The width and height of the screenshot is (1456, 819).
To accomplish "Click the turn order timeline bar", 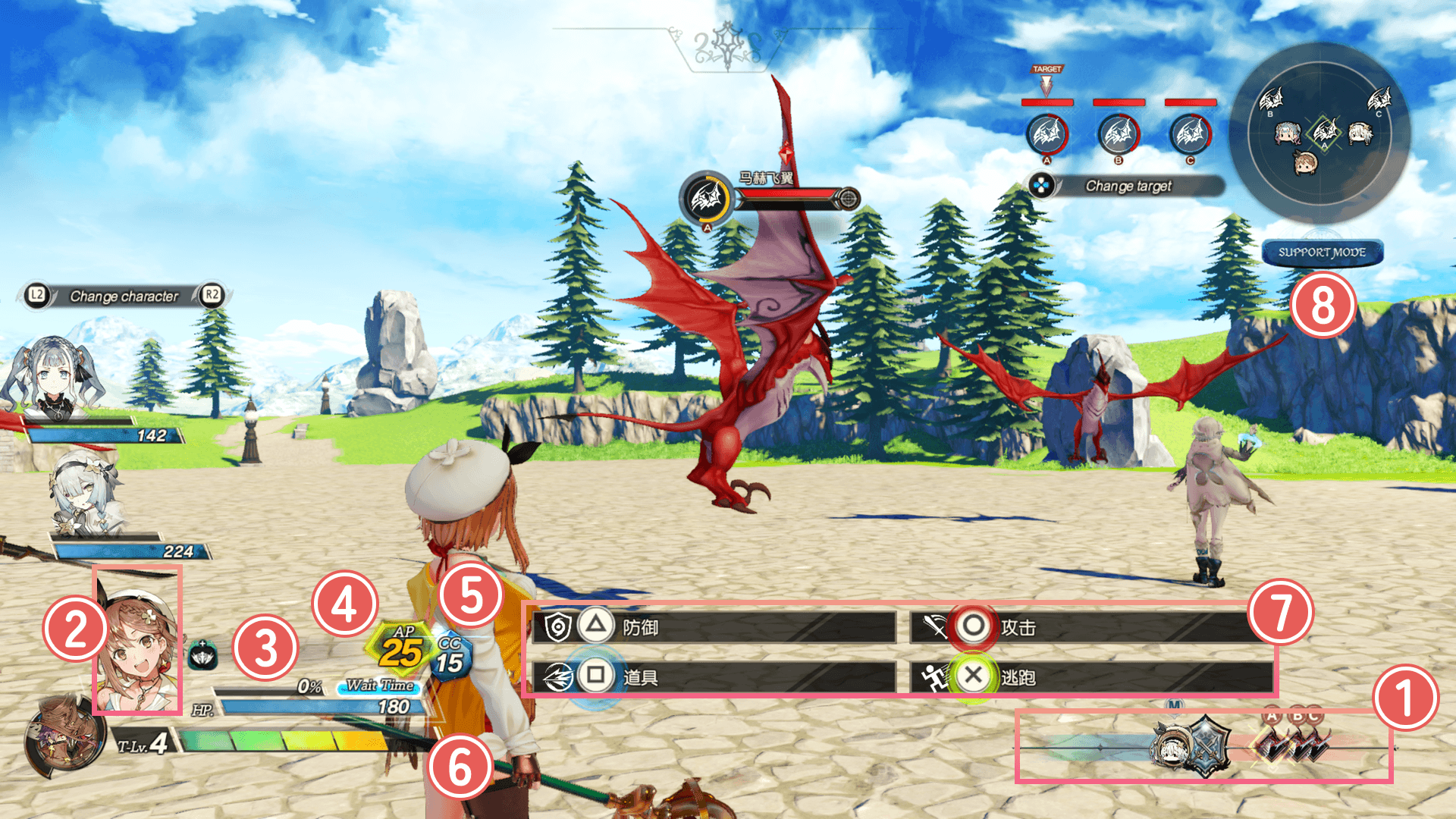I will 1204,747.
